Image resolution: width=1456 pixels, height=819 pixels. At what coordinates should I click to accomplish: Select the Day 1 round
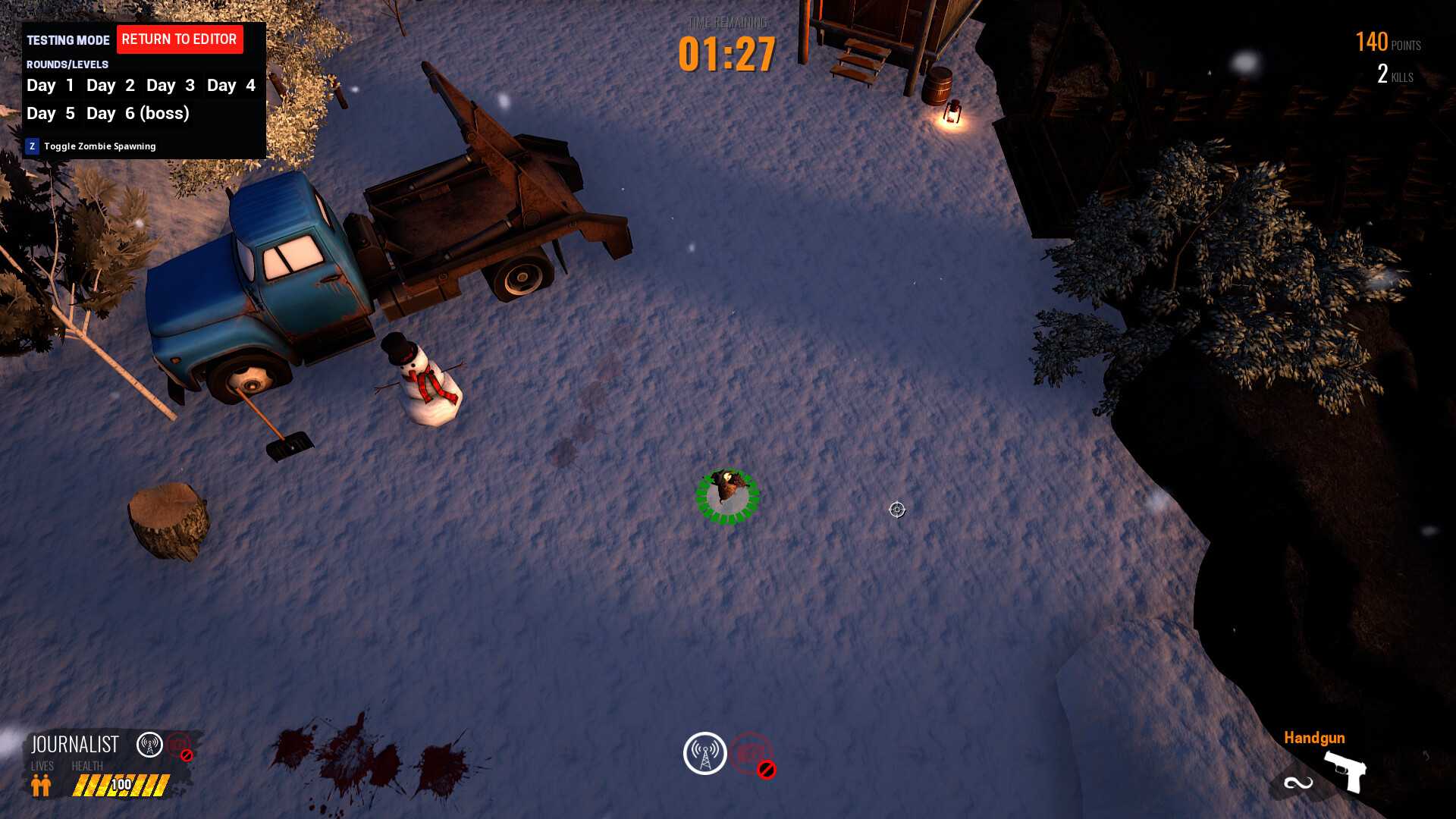tap(50, 86)
